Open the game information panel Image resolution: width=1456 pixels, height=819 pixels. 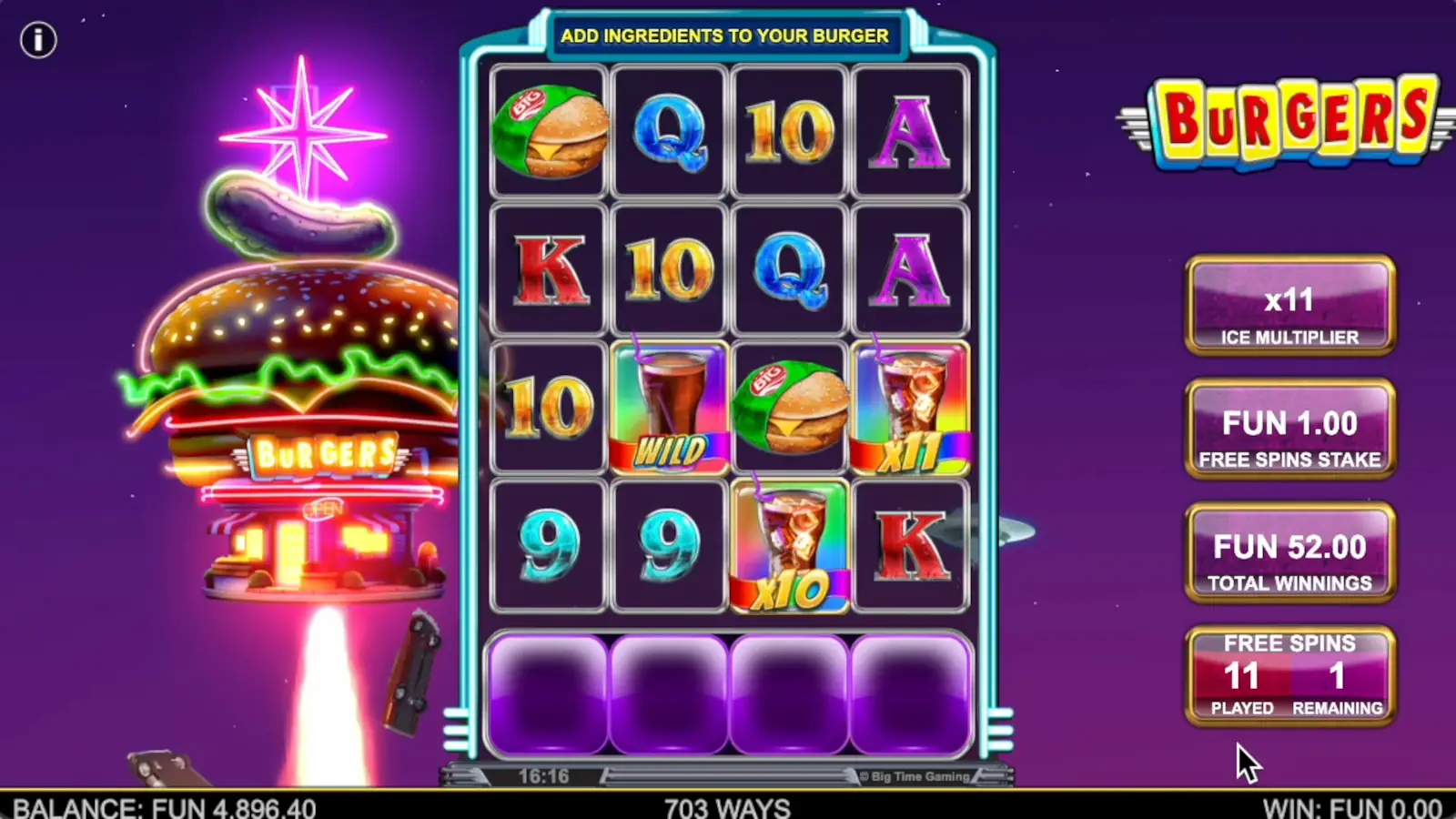click(x=38, y=40)
